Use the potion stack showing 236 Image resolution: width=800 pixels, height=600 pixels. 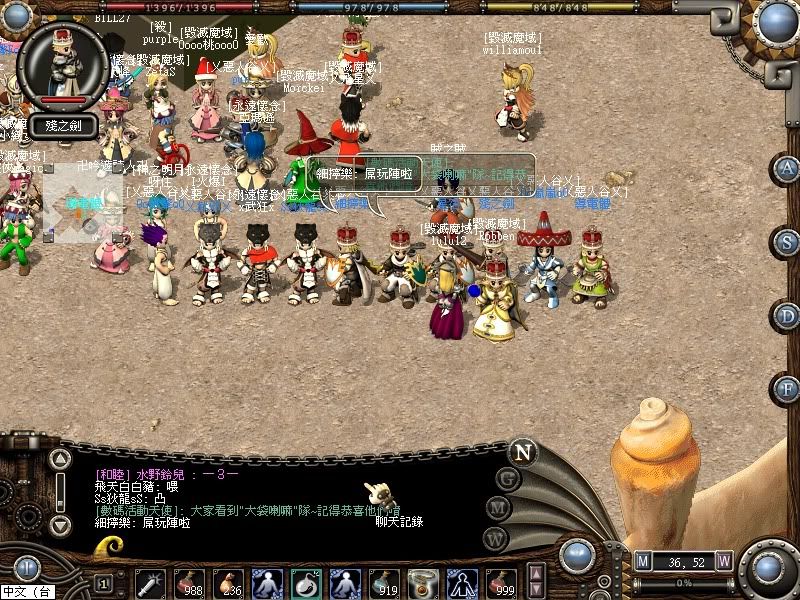pos(228,582)
